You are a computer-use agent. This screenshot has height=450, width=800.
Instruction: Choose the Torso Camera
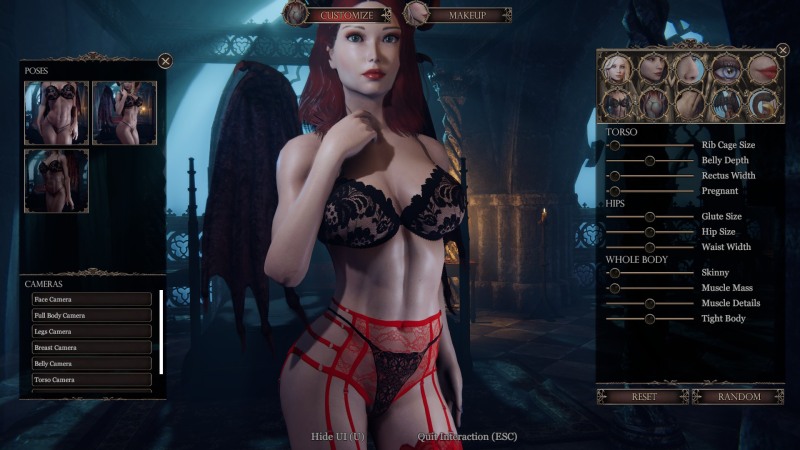pyautogui.click(x=92, y=380)
